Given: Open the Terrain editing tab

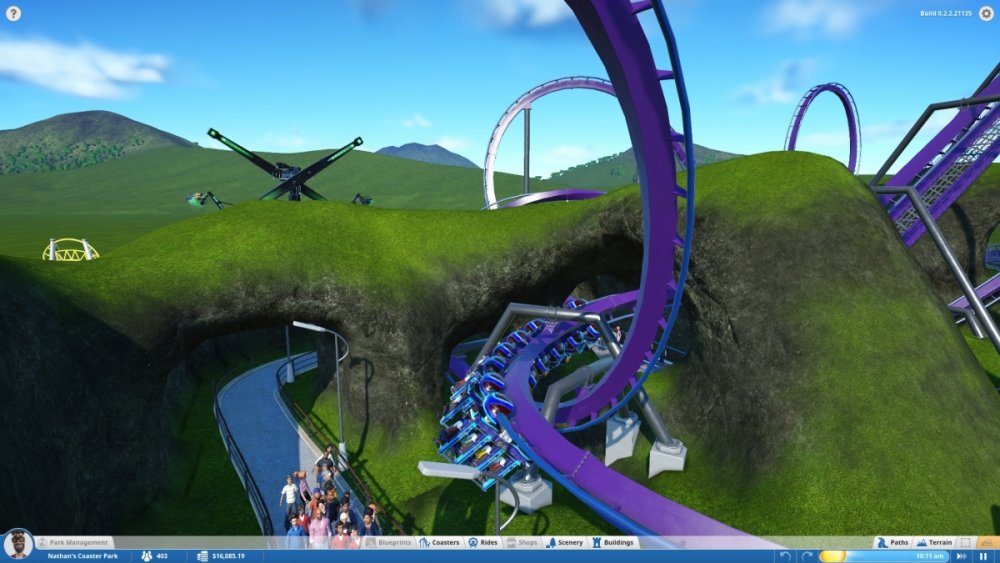Looking at the screenshot, I should [x=935, y=542].
